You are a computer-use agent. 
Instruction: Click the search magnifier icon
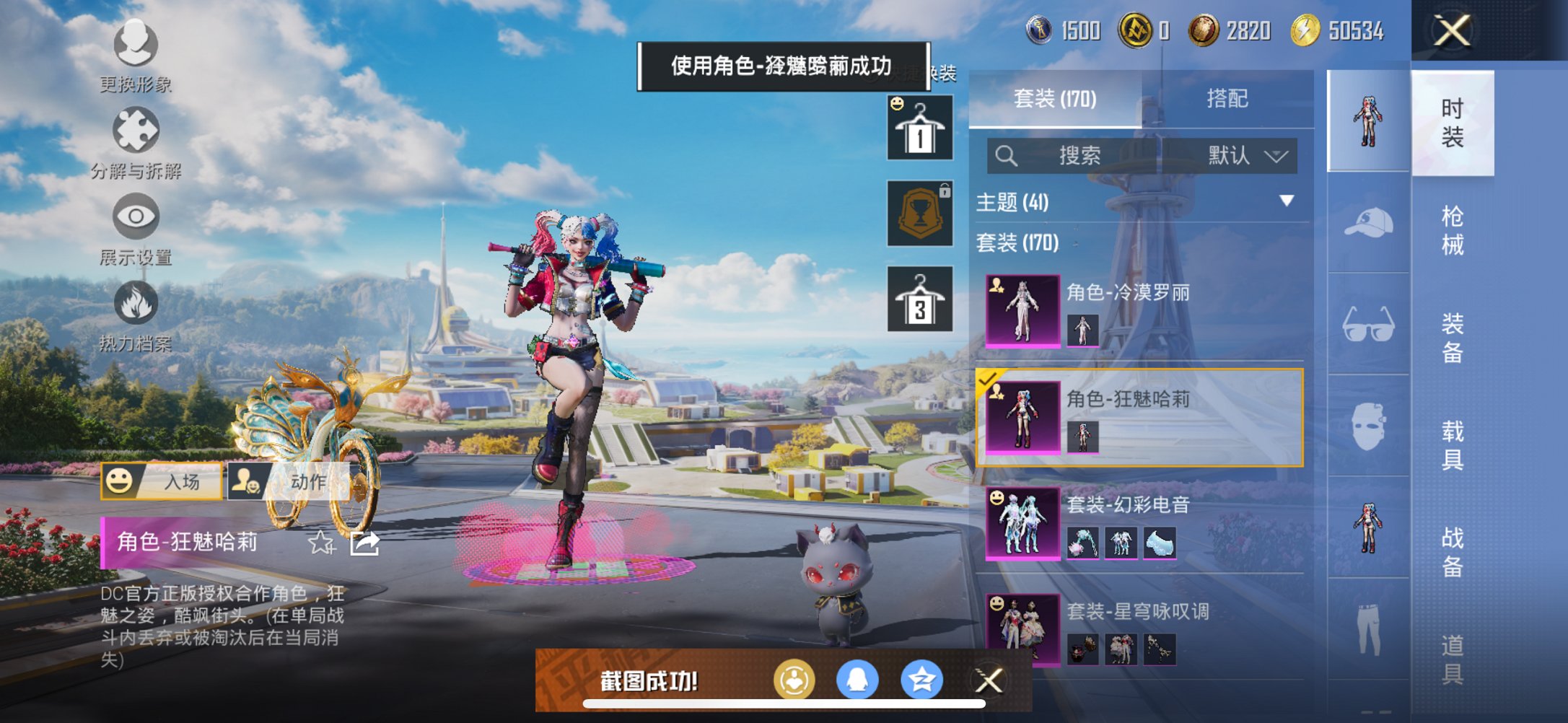coord(1004,156)
